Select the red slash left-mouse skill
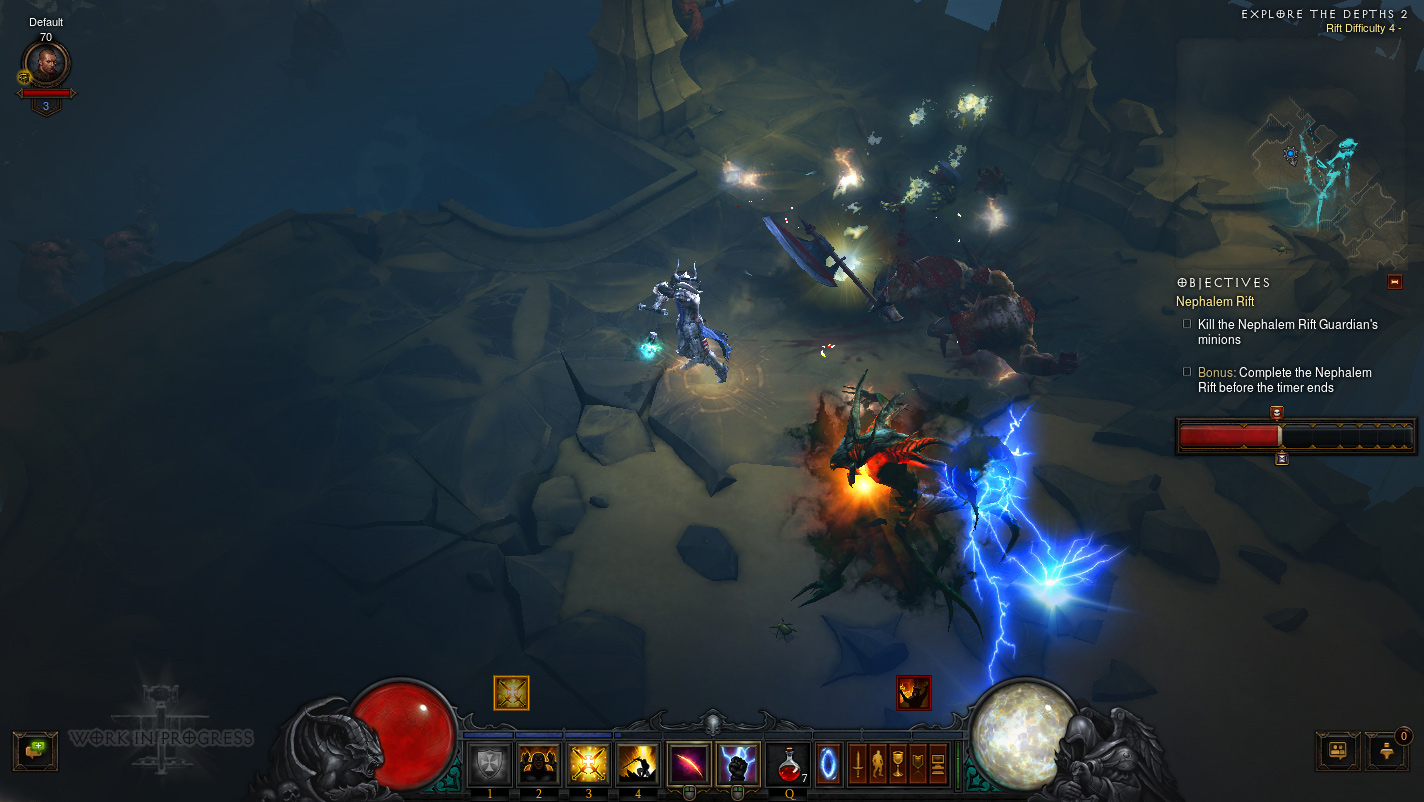The height and width of the screenshot is (802, 1424). coord(689,764)
